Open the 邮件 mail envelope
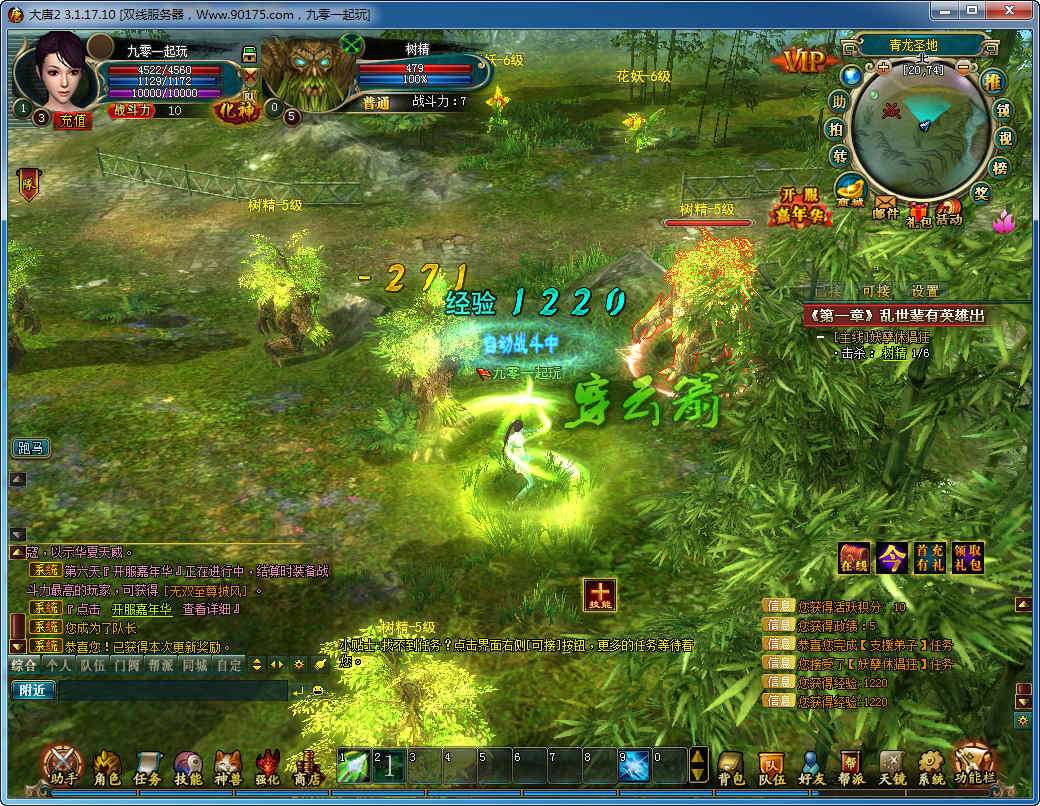Image resolution: width=1040 pixels, height=806 pixels. tap(886, 208)
